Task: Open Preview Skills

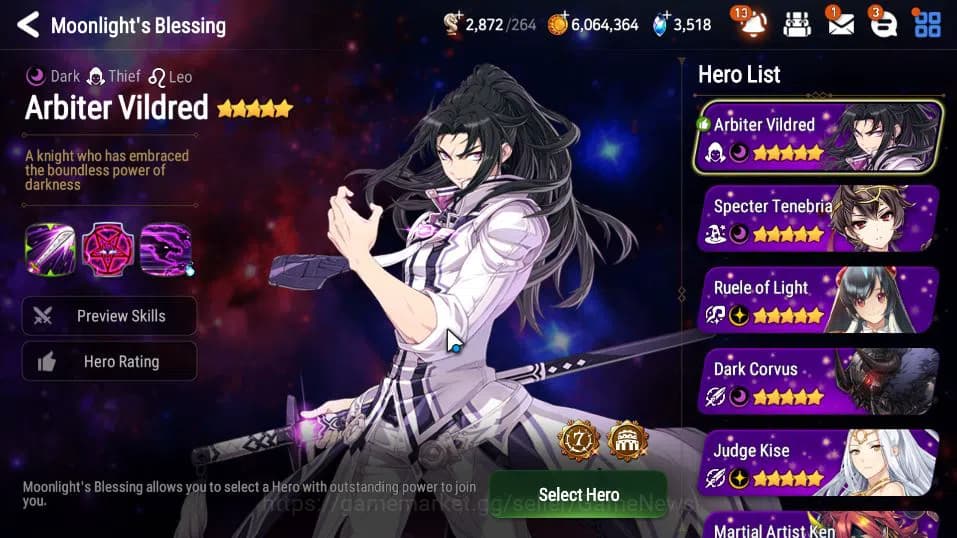Action: [110, 316]
